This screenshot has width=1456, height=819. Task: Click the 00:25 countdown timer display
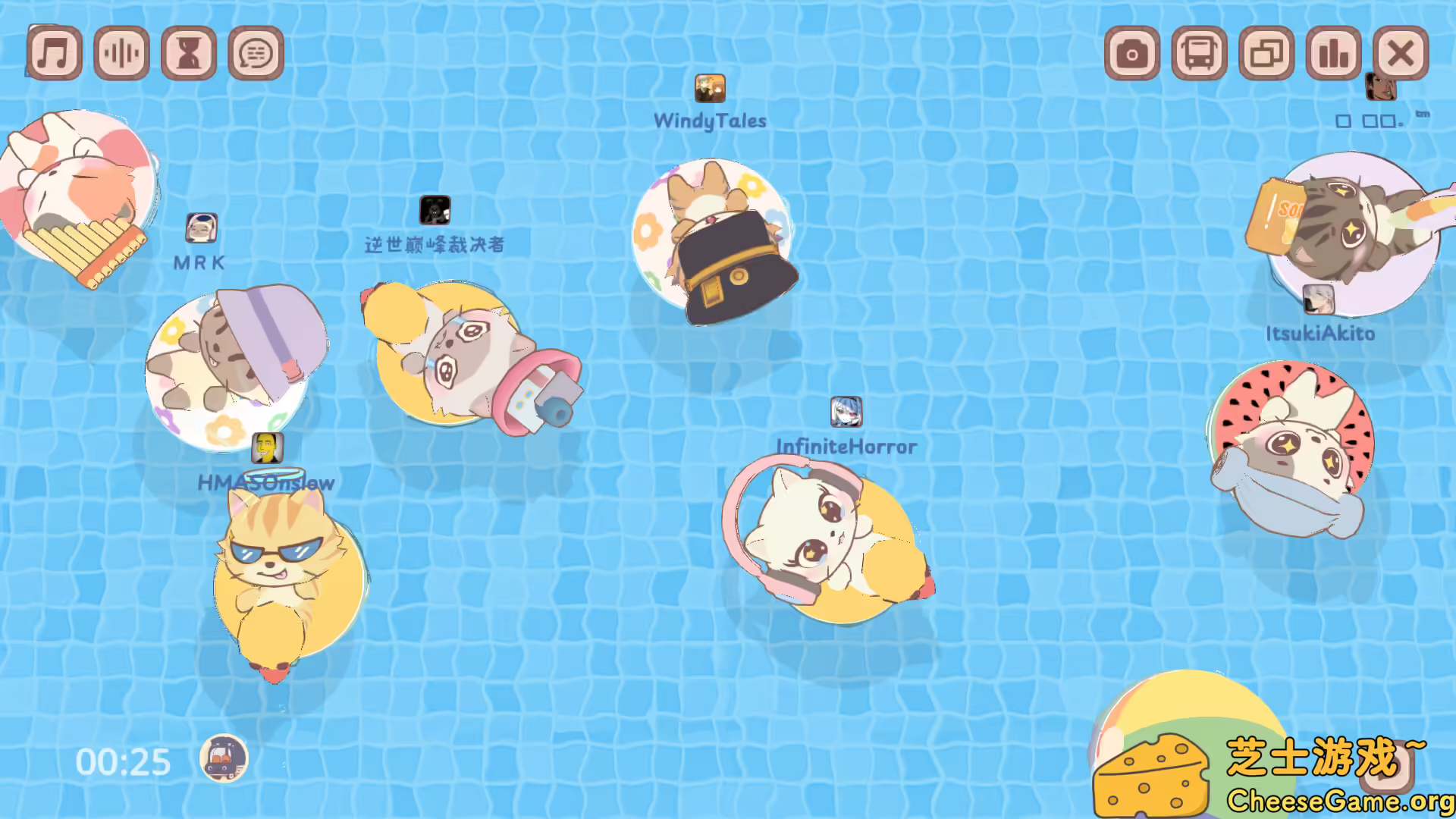(x=124, y=761)
